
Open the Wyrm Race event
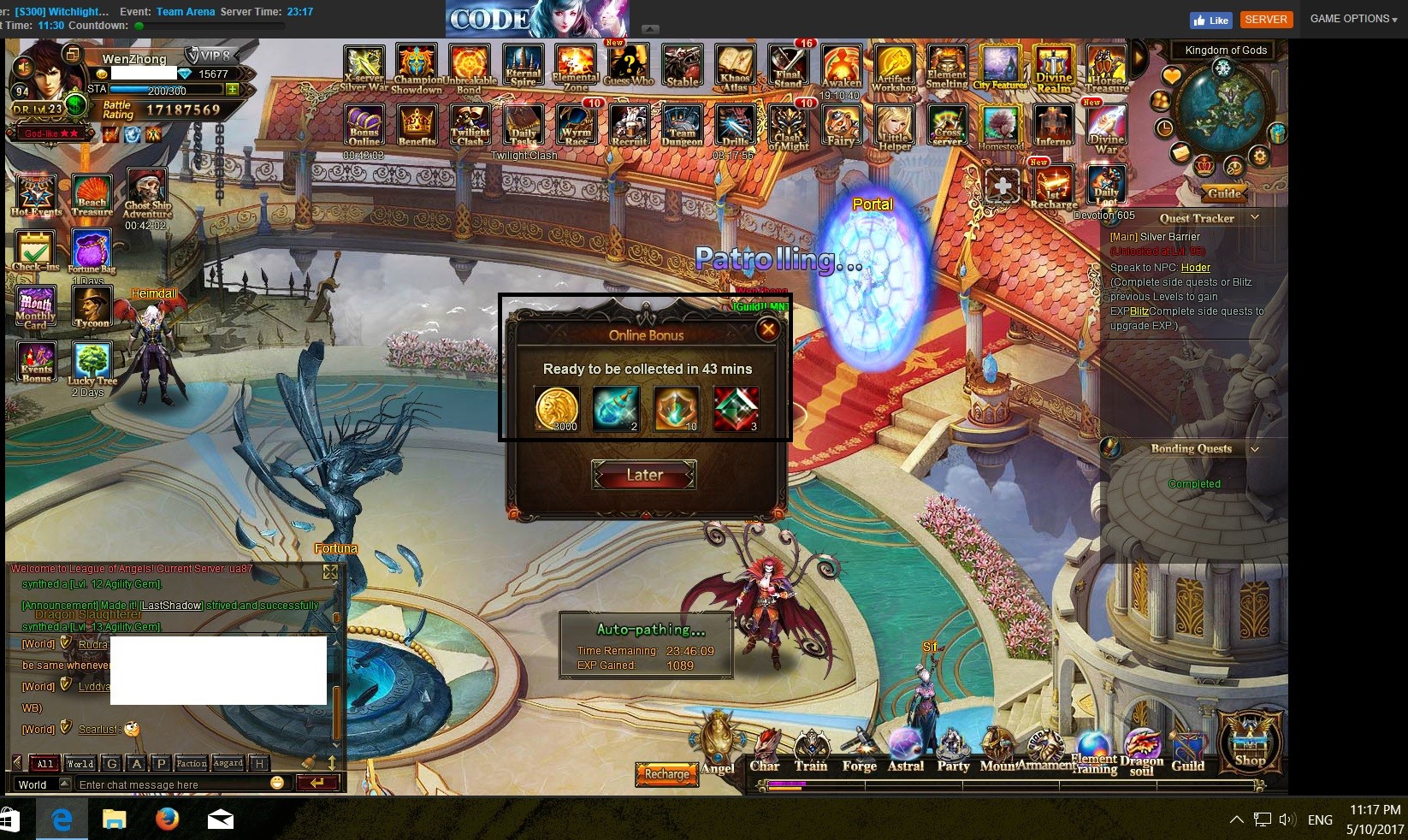click(576, 125)
